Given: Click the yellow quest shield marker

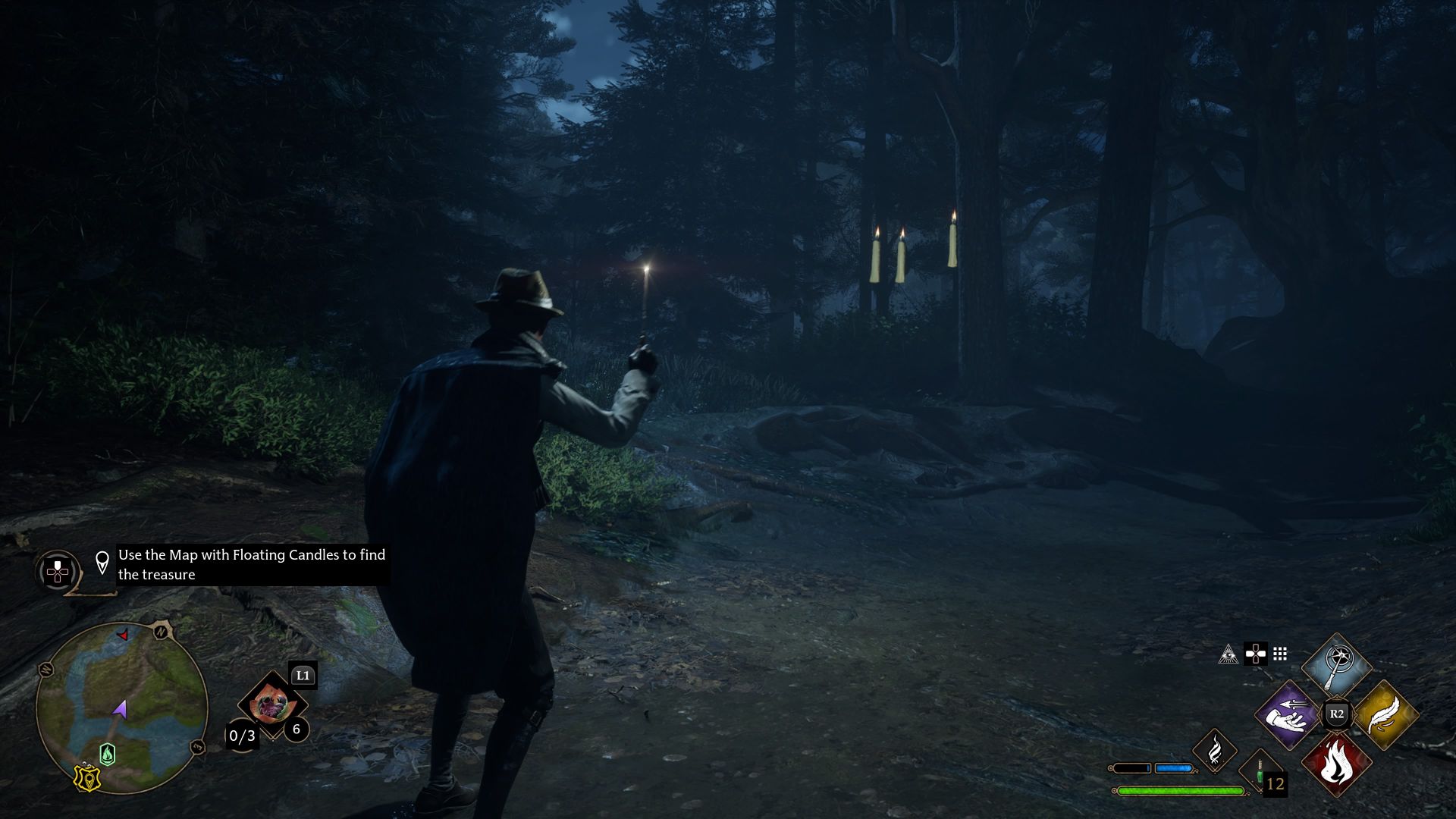Looking at the screenshot, I should tap(87, 779).
